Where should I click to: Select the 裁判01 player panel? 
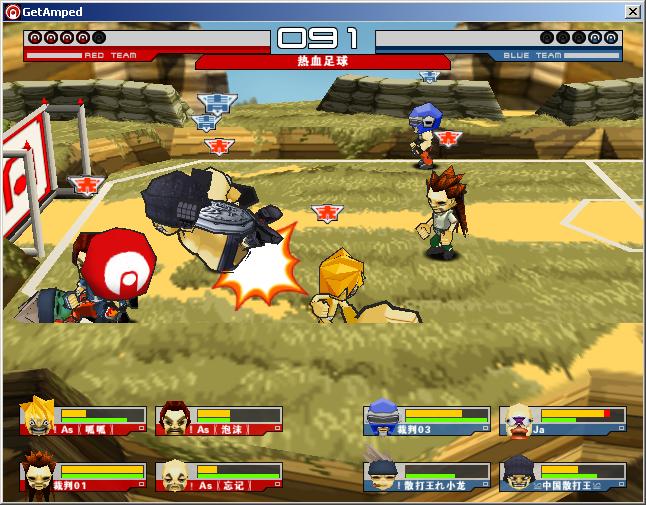pos(83,474)
